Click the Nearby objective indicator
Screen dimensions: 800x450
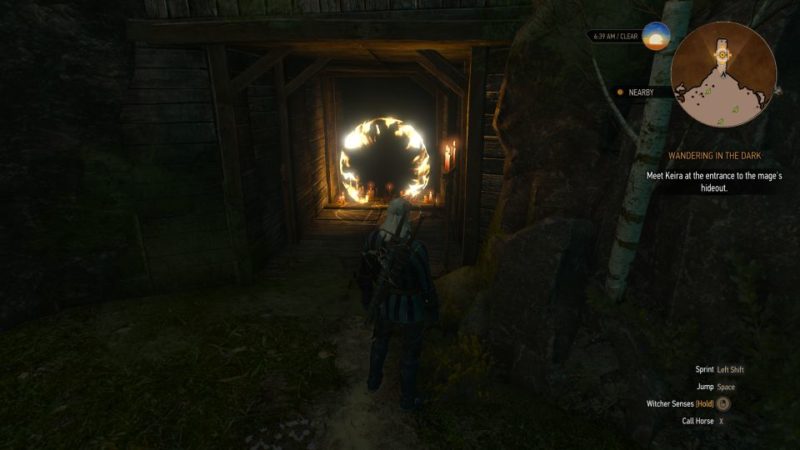pyautogui.click(x=638, y=92)
